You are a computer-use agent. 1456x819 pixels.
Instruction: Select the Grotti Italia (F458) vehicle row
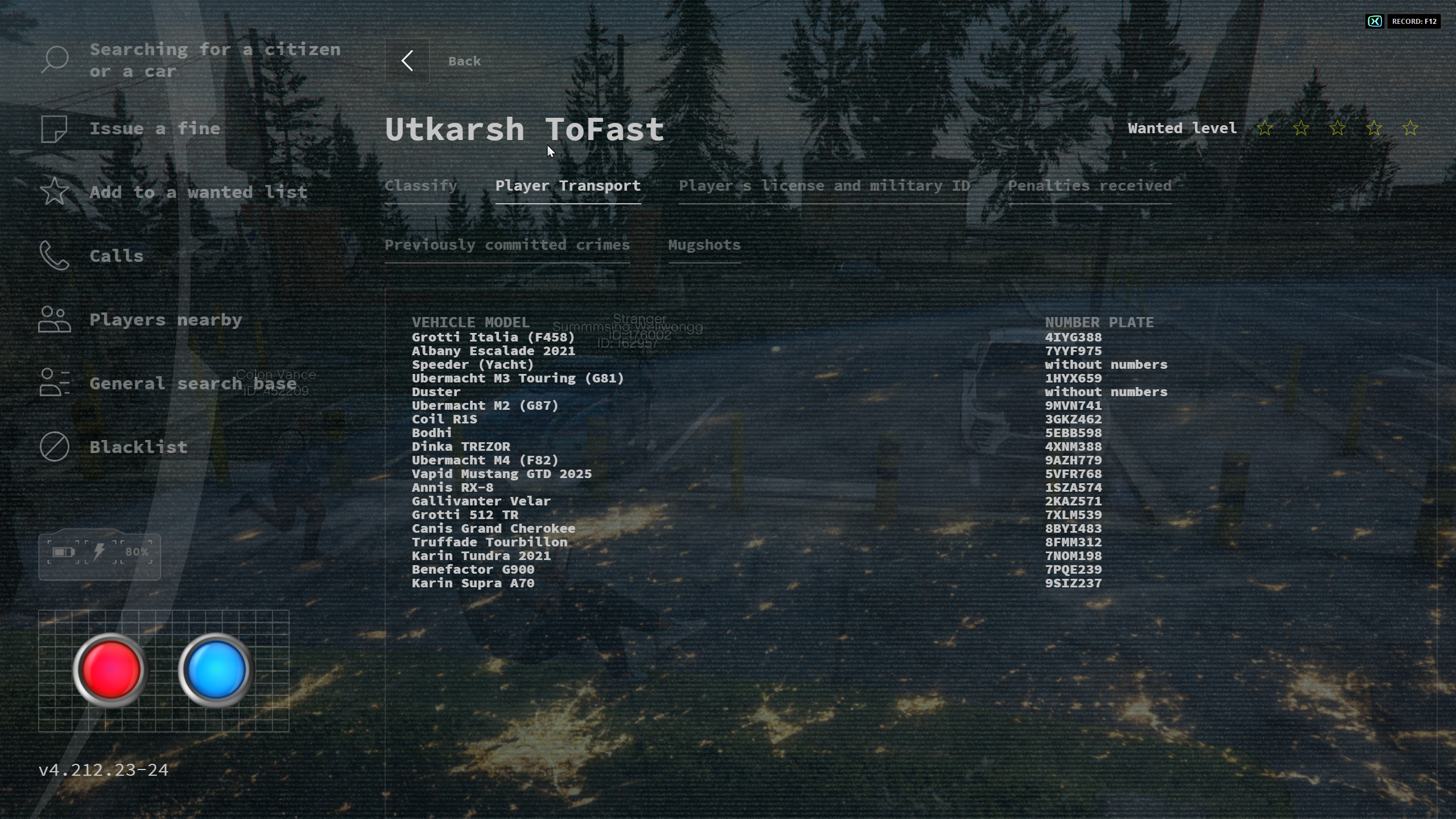point(493,338)
